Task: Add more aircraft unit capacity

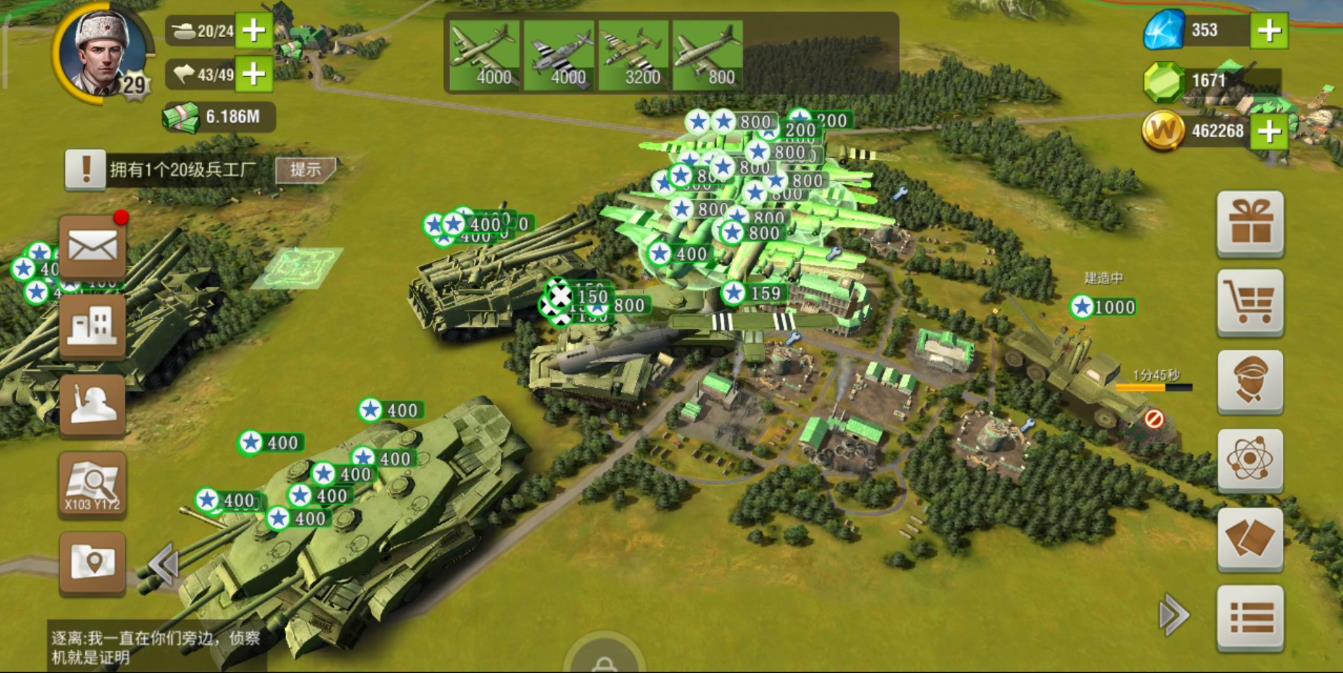Action: point(254,73)
